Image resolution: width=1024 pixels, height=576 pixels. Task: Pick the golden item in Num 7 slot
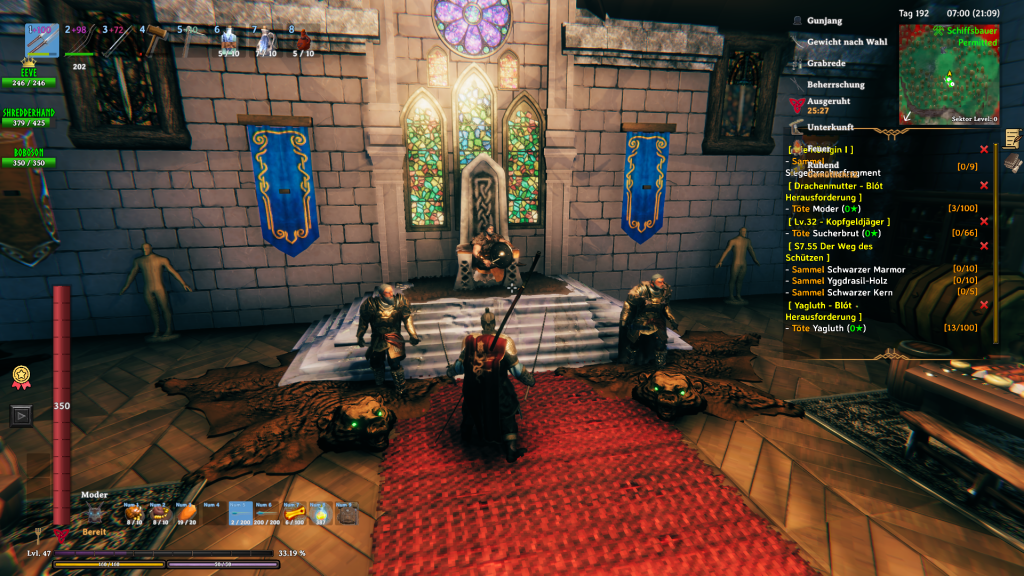pos(293,514)
